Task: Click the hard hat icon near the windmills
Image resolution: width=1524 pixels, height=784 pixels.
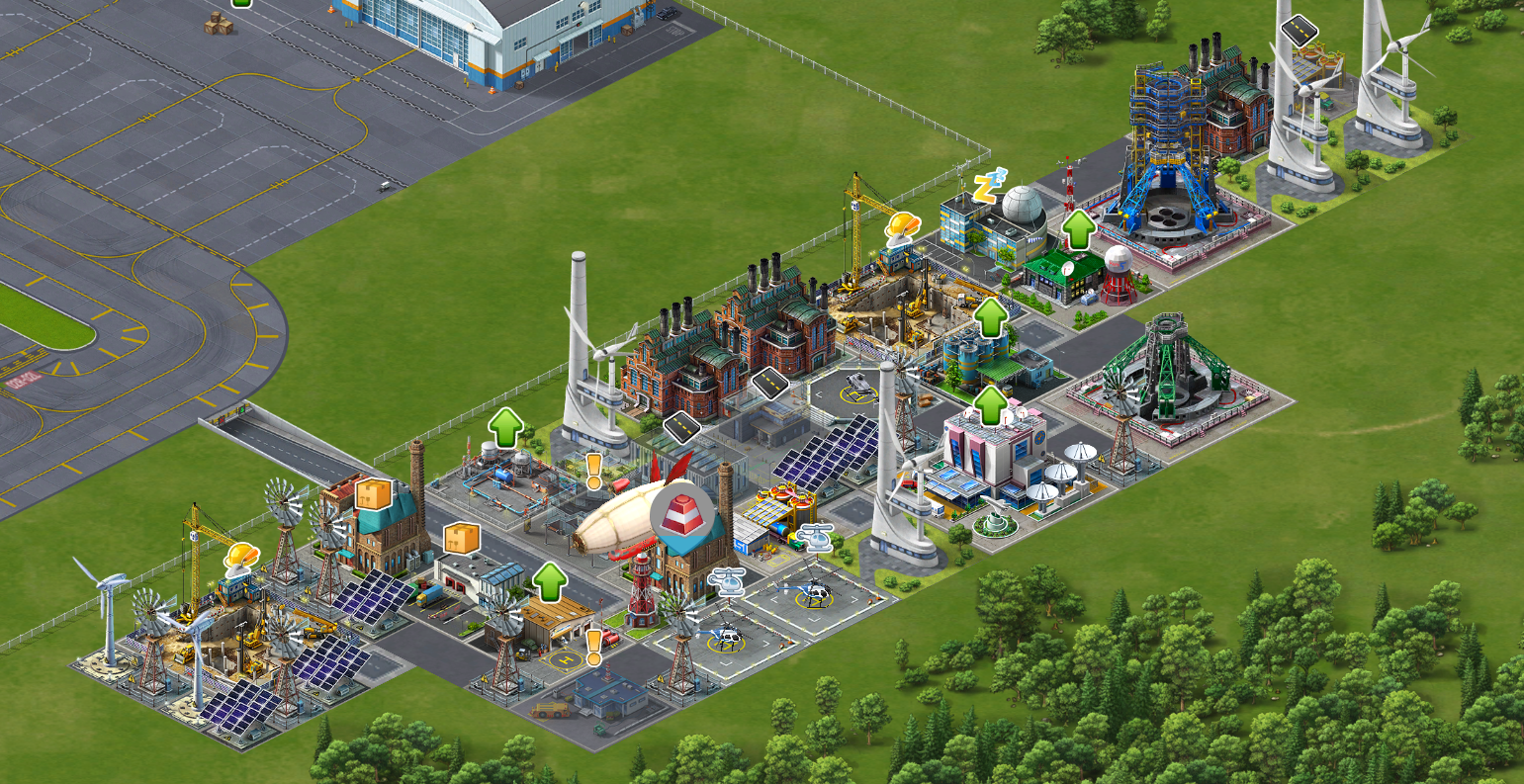Action: (240, 557)
